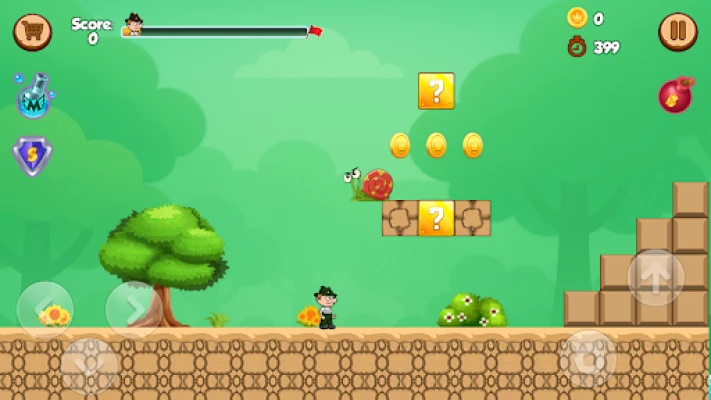
Task: Activate the purple lightning shield power-up
Action: click(x=33, y=156)
